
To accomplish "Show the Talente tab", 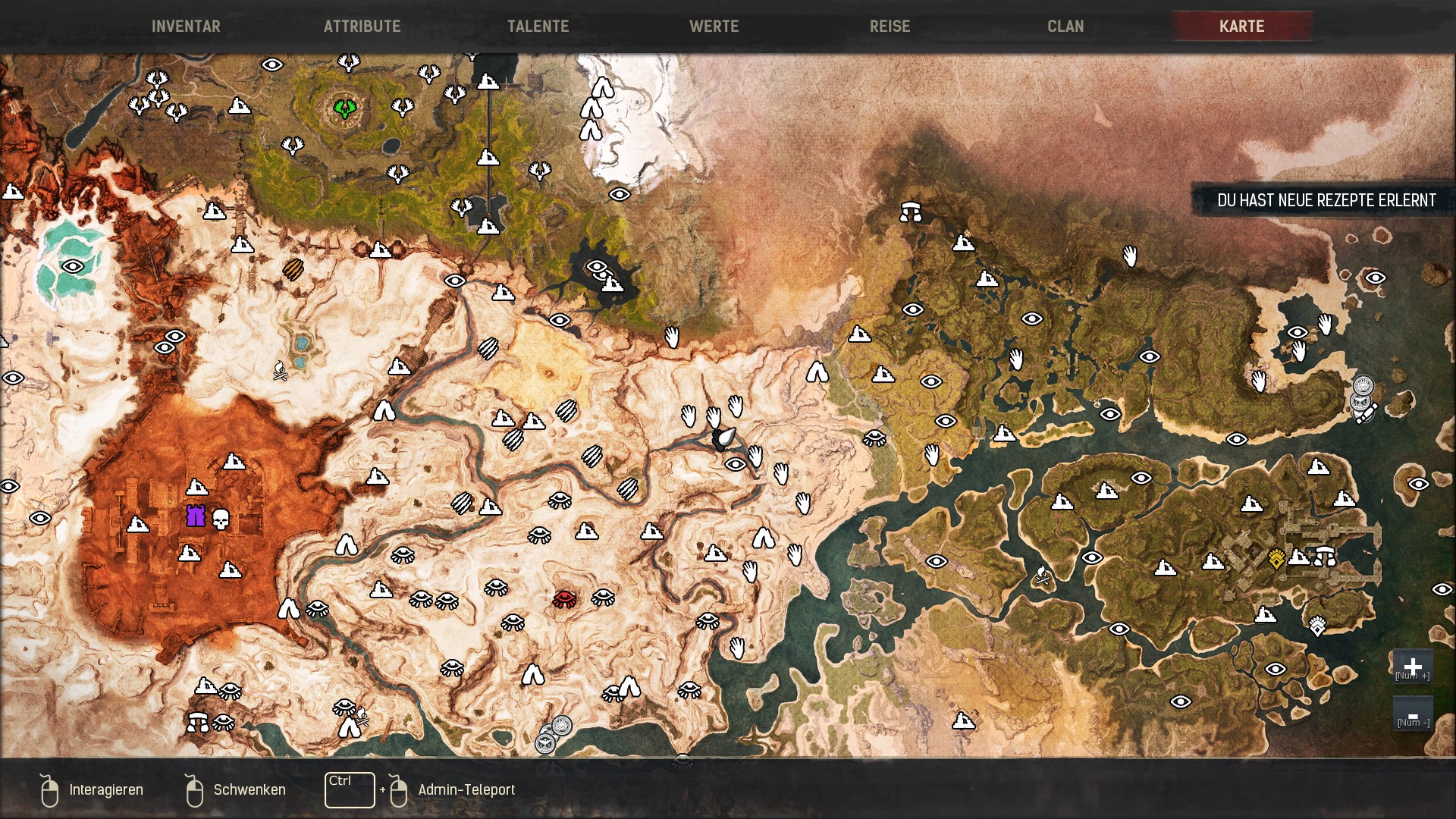I will click(x=538, y=27).
